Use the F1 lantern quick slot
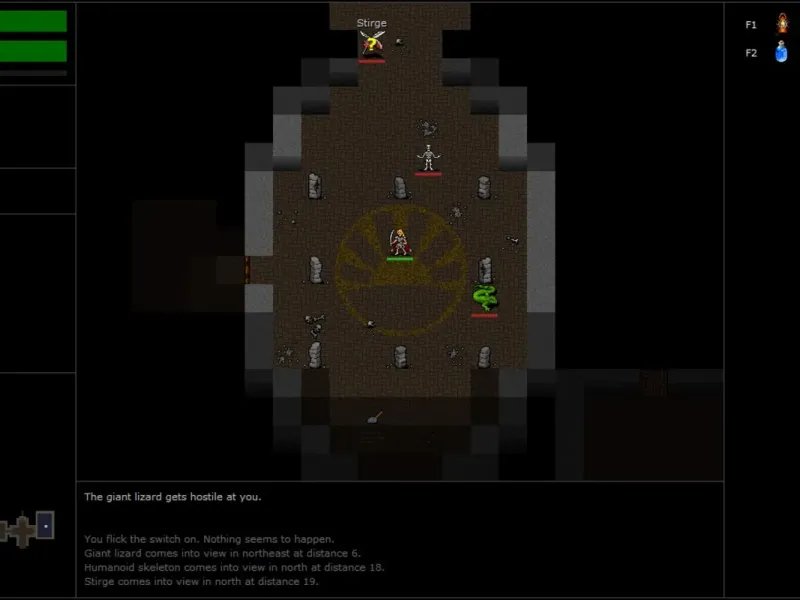The image size is (800, 600). [x=782, y=23]
